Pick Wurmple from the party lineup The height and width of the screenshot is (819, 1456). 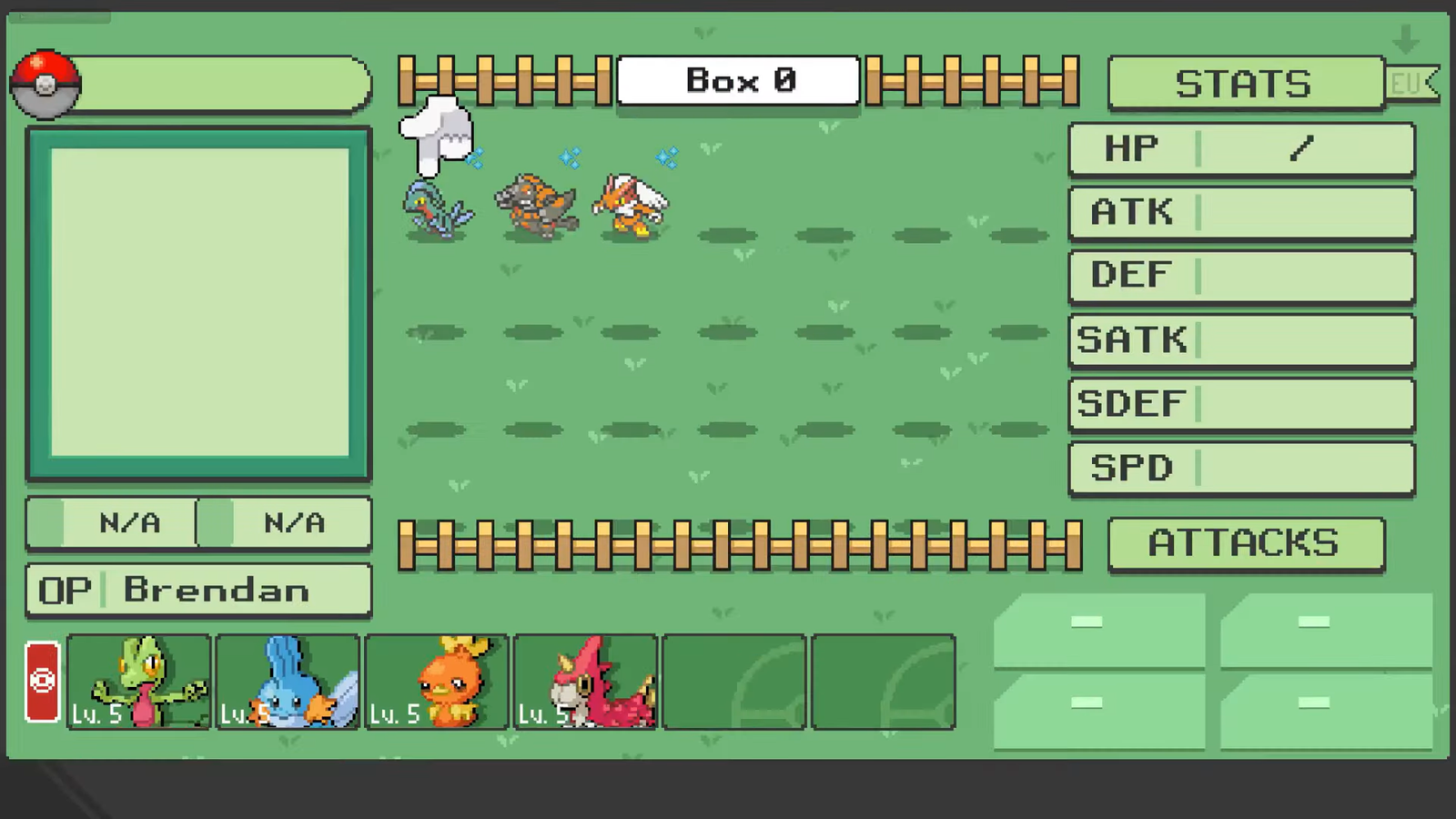pyautogui.click(x=586, y=682)
